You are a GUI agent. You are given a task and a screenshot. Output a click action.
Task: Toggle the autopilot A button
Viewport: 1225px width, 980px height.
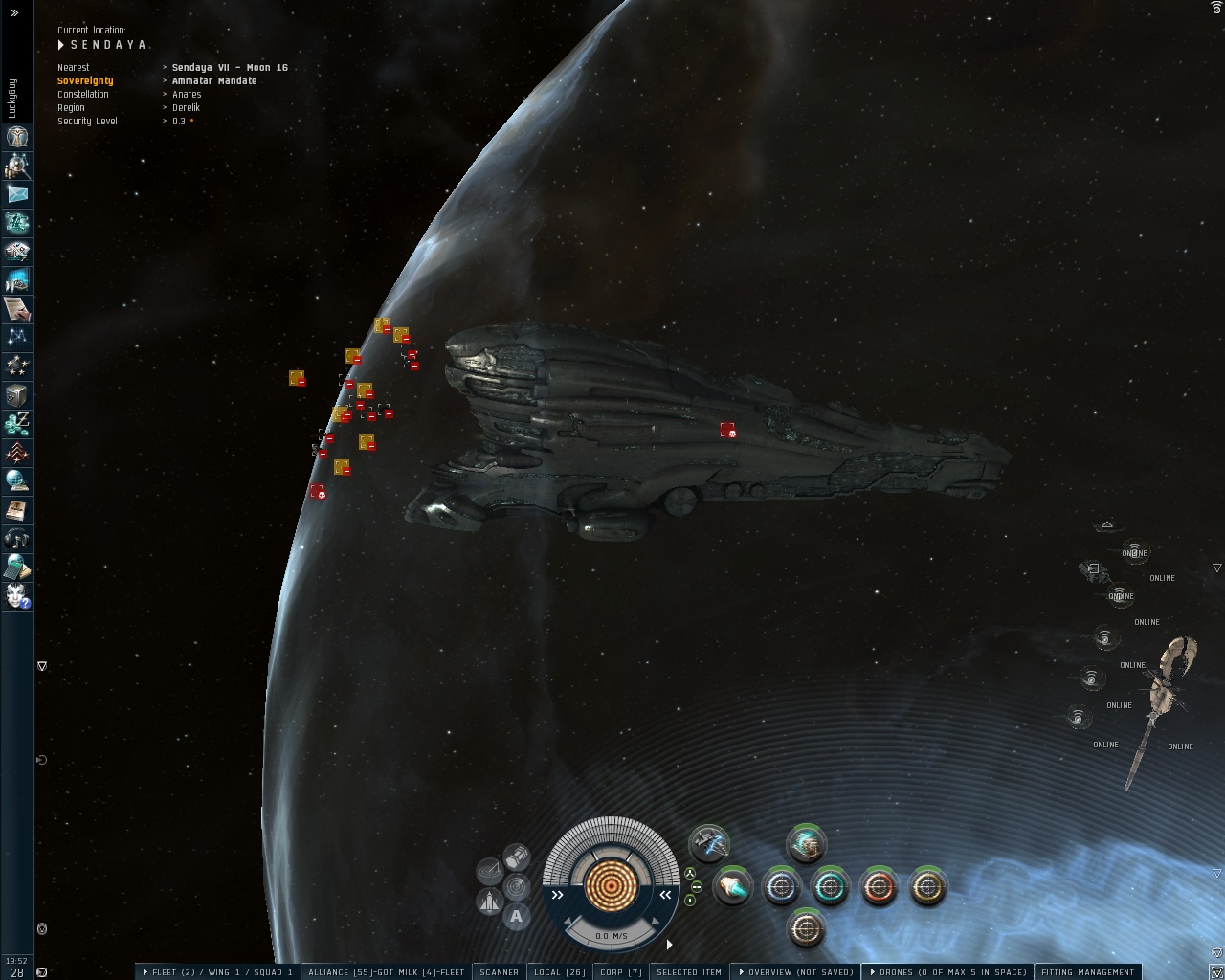pos(517,916)
